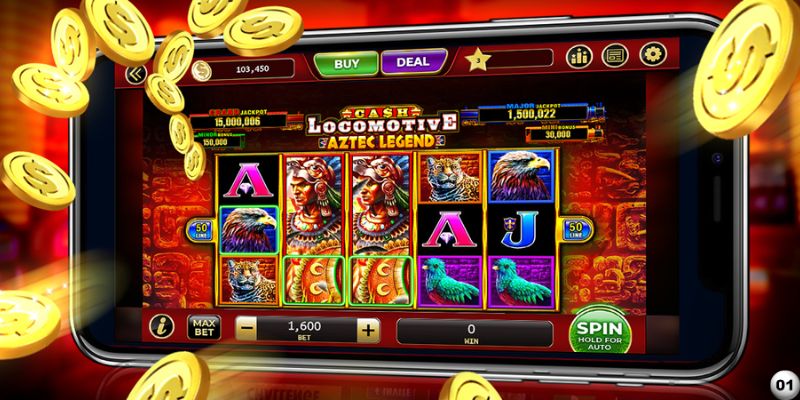Click the right 50 lines badge
This screenshot has height=400, width=800.
[575, 231]
